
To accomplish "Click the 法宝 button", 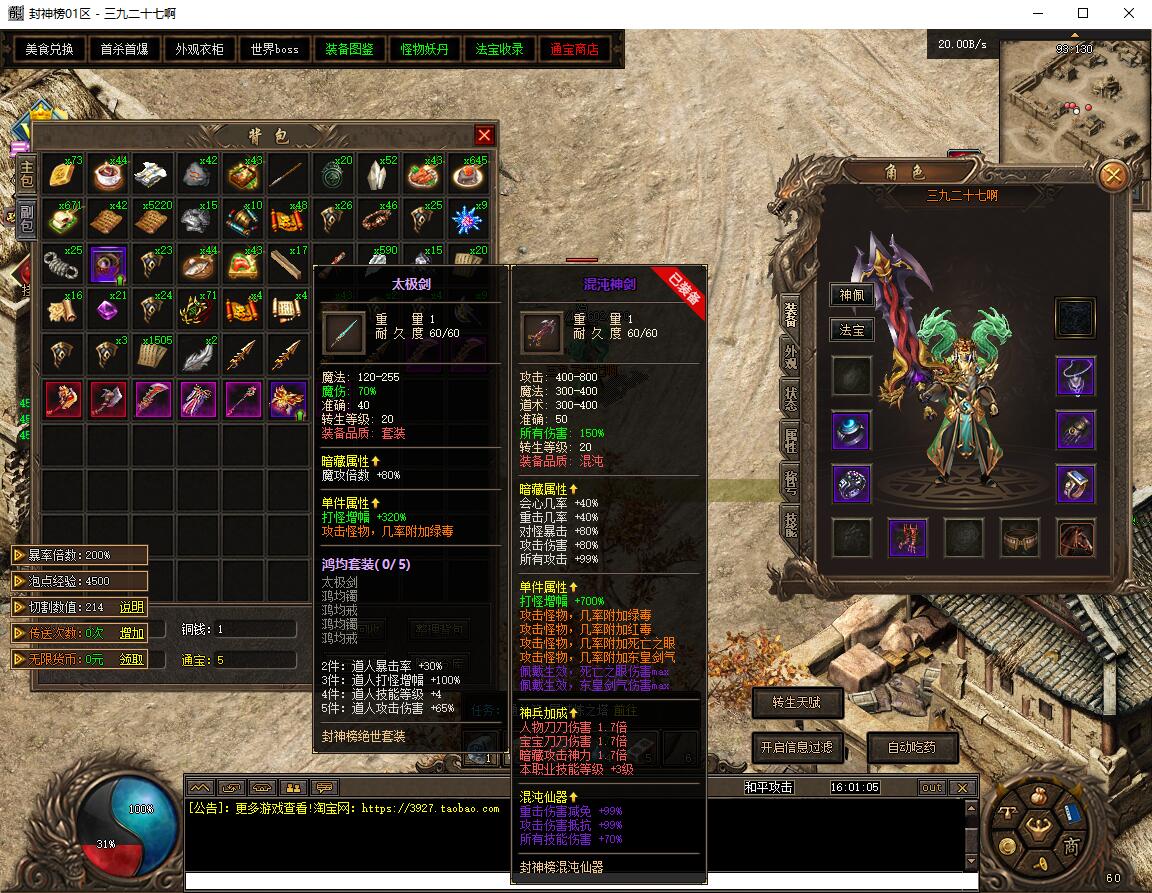I will 851,330.
